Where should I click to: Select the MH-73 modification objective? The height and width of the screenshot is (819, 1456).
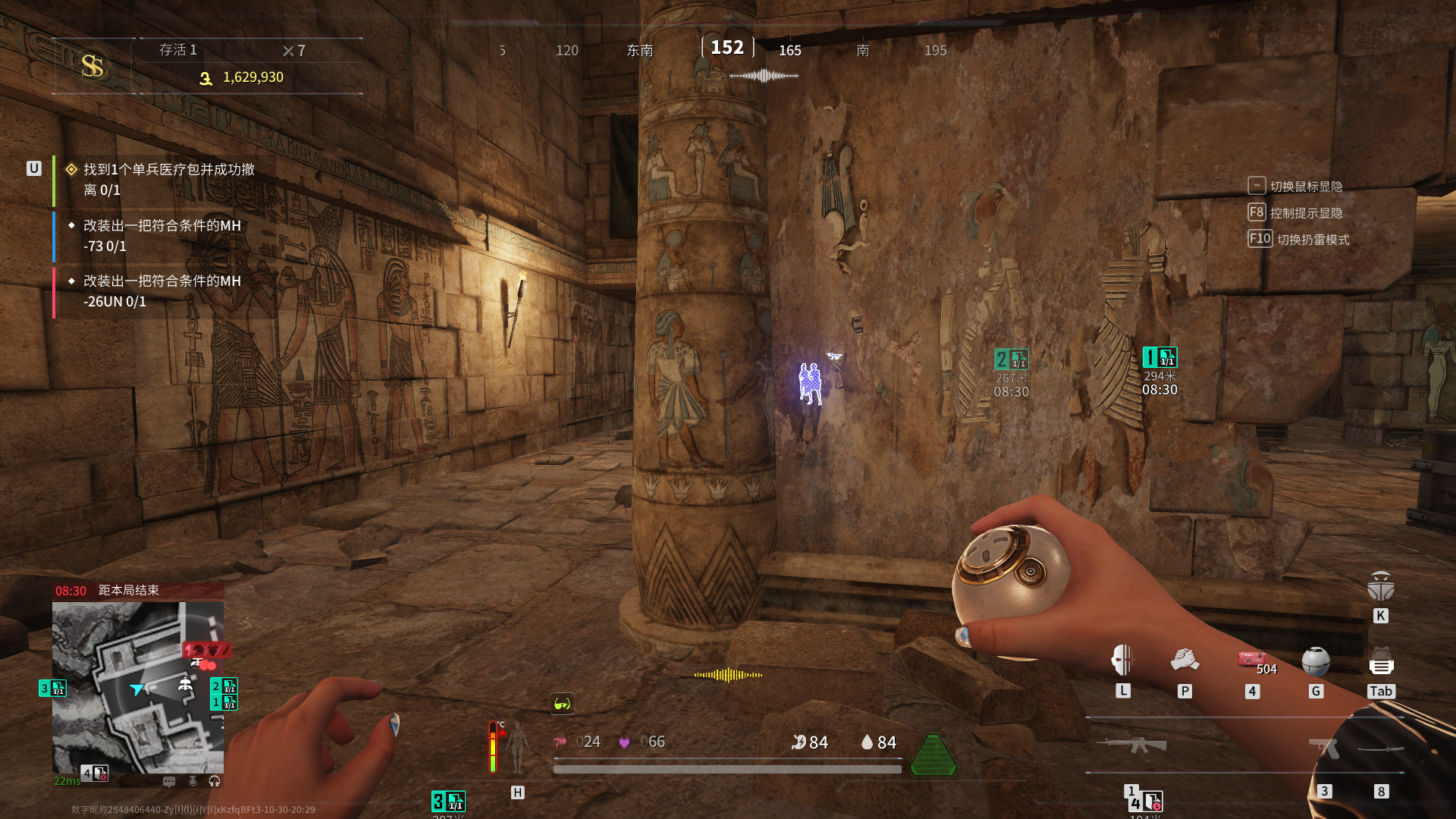(x=161, y=236)
